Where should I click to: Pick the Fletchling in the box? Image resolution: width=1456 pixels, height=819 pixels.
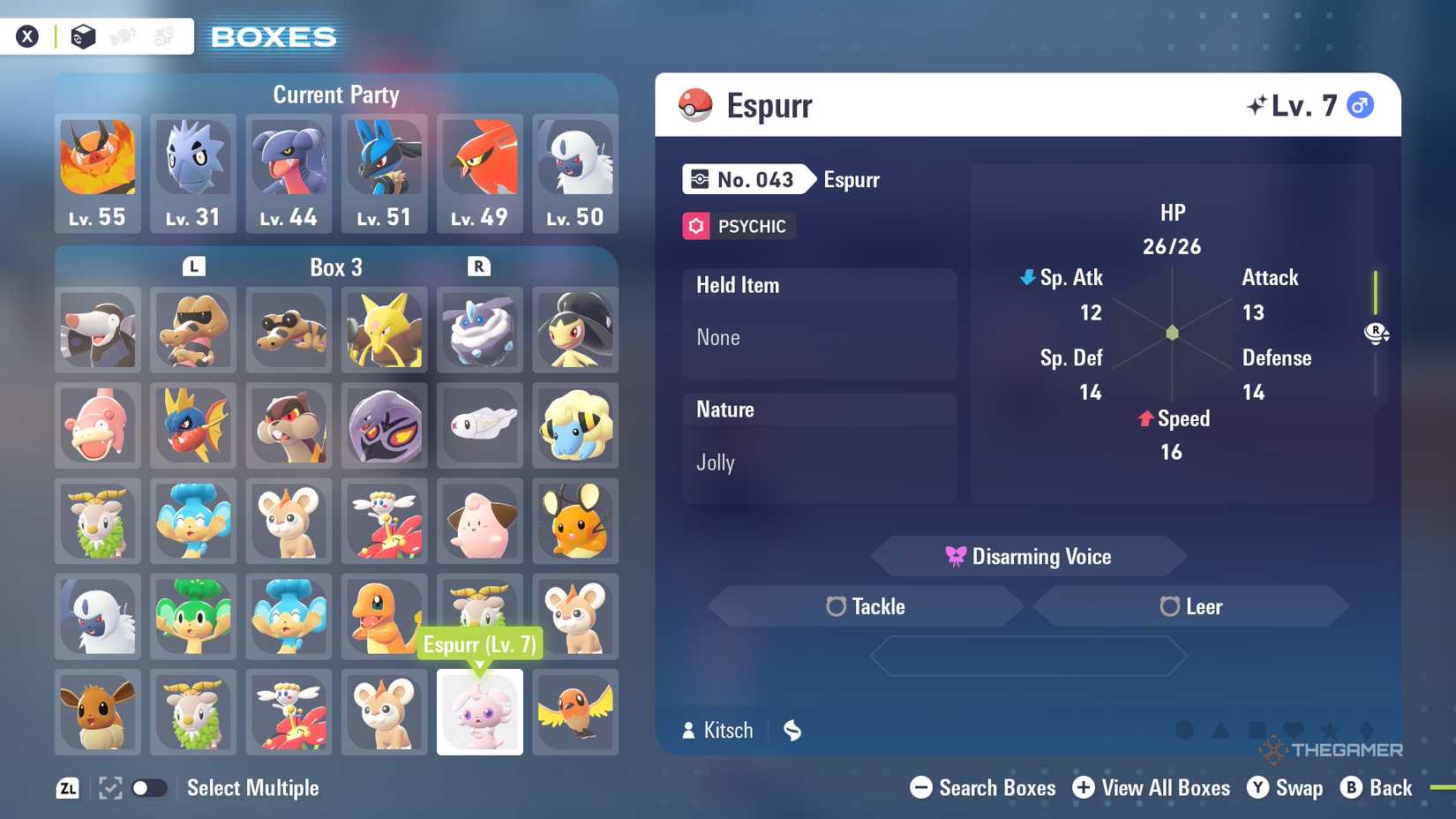point(575,712)
